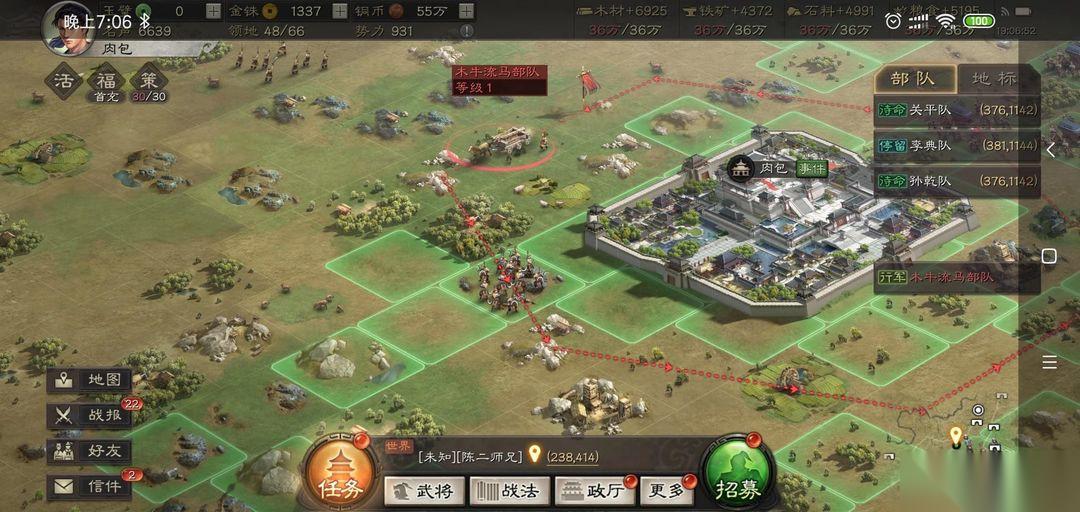Select the 关平队 troop row

point(957,110)
